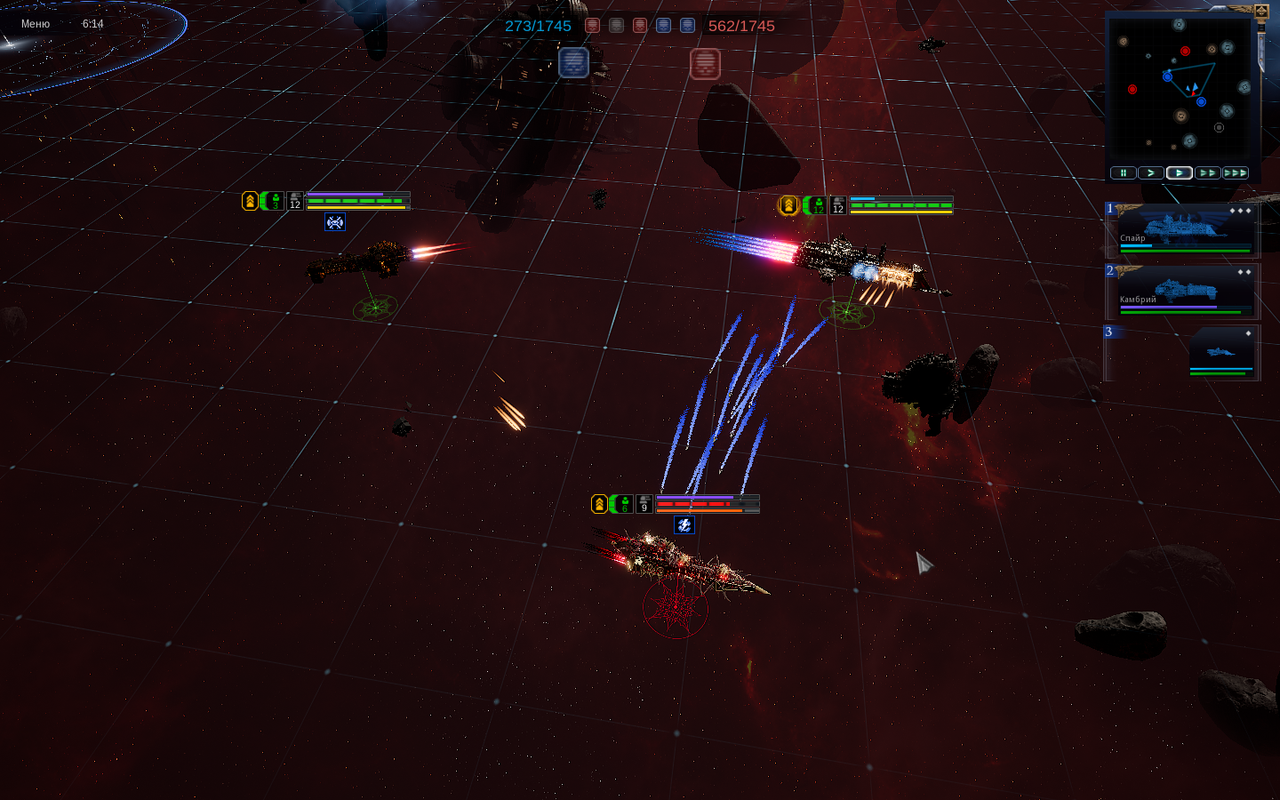Pause the battle with the pause button
The image size is (1280, 800).
click(1123, 173)
